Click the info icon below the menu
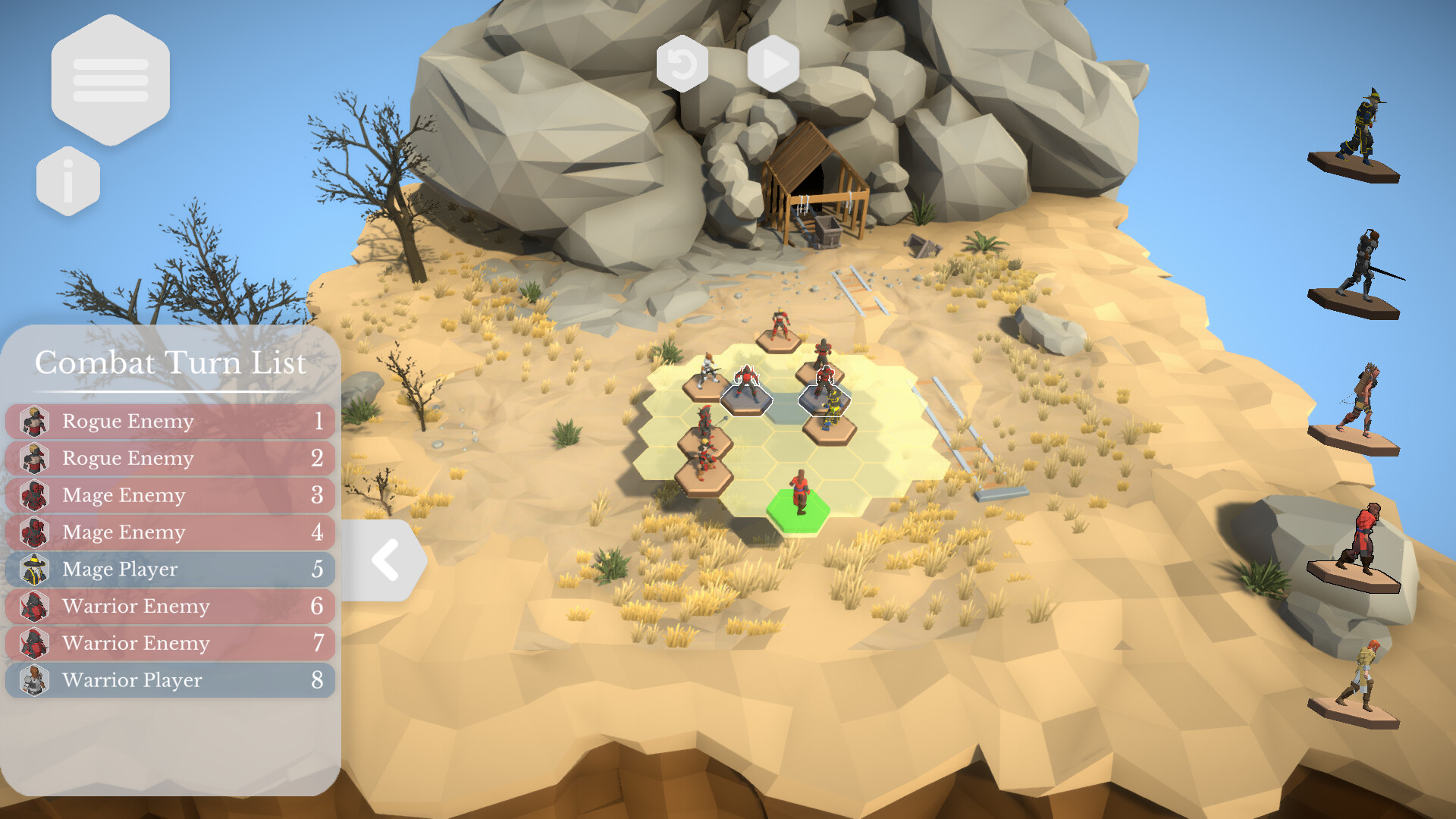The height and width of the screenshot is (819, 1456). pos(67,180)
